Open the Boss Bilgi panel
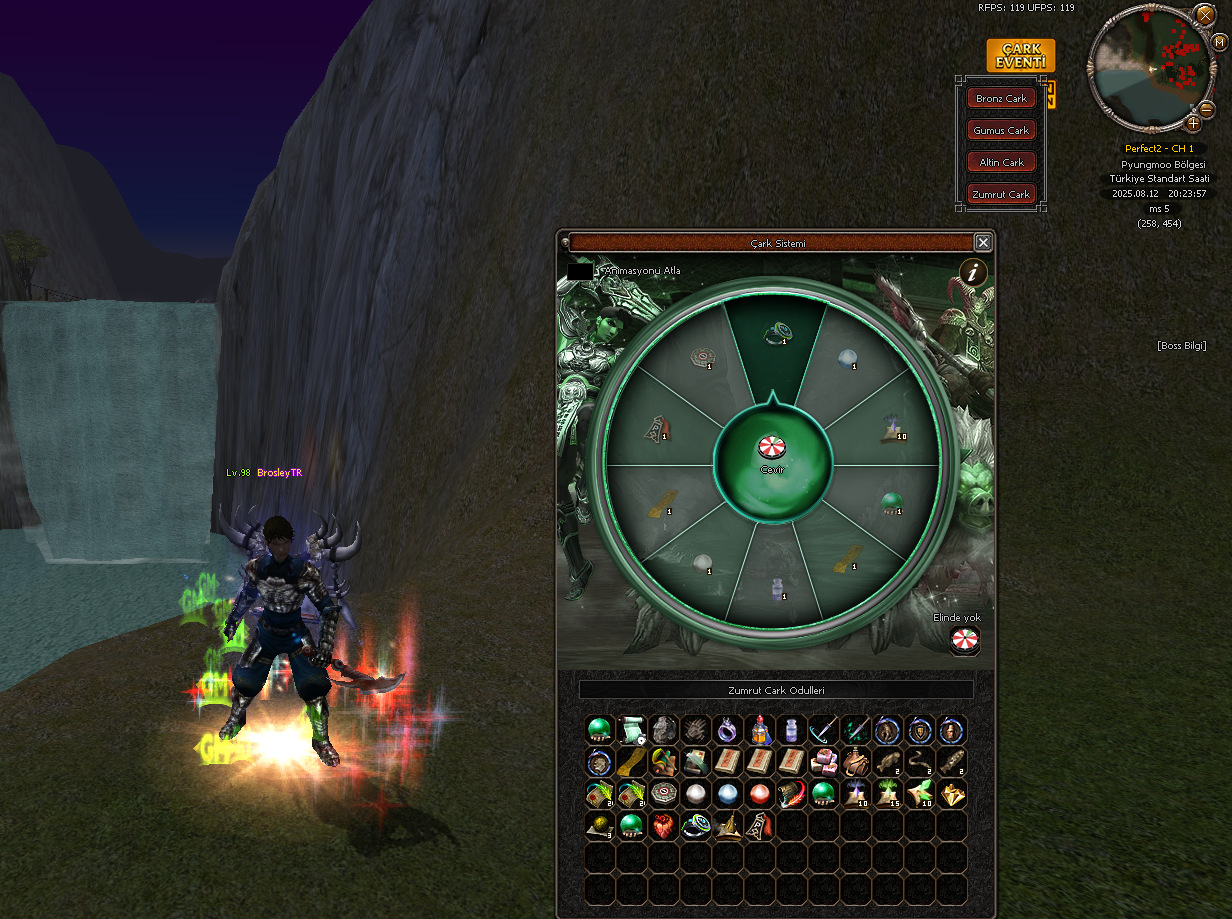This screenshot has width=1232, height=919. 1182,346
